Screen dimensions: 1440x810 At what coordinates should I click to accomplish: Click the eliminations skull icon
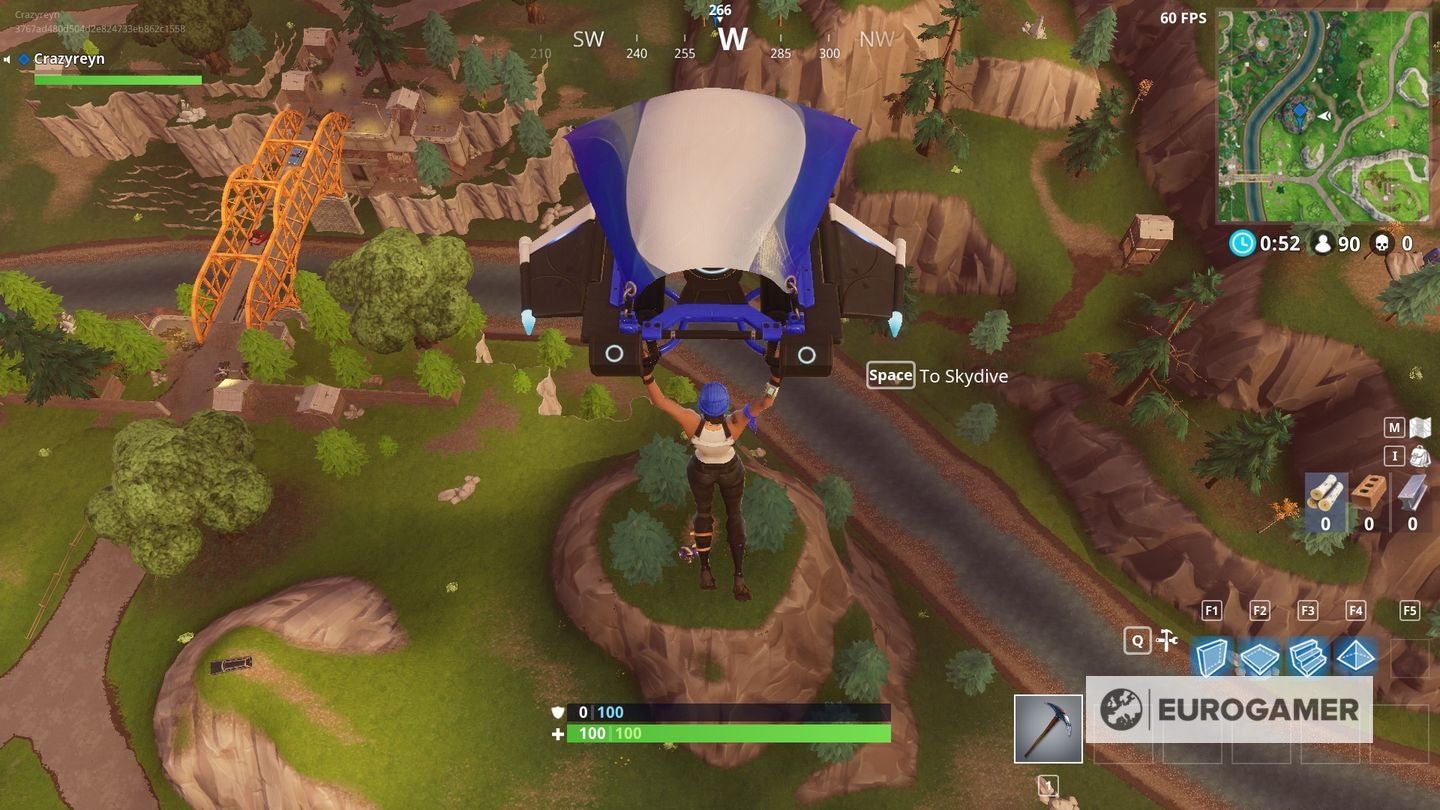1385,243
